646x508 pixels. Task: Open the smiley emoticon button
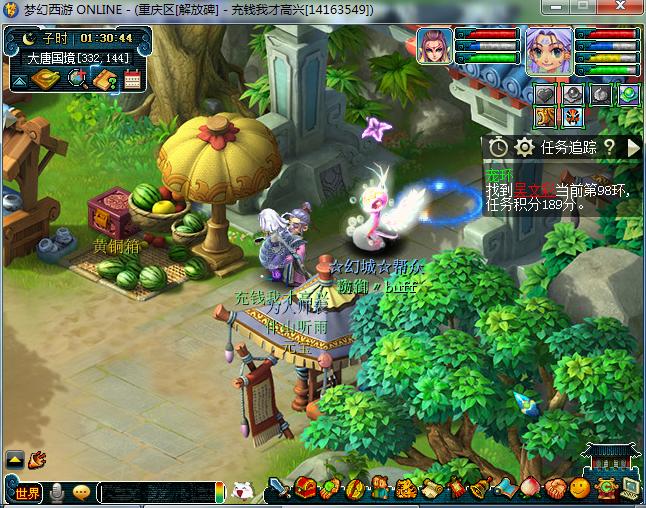[579, 489]
